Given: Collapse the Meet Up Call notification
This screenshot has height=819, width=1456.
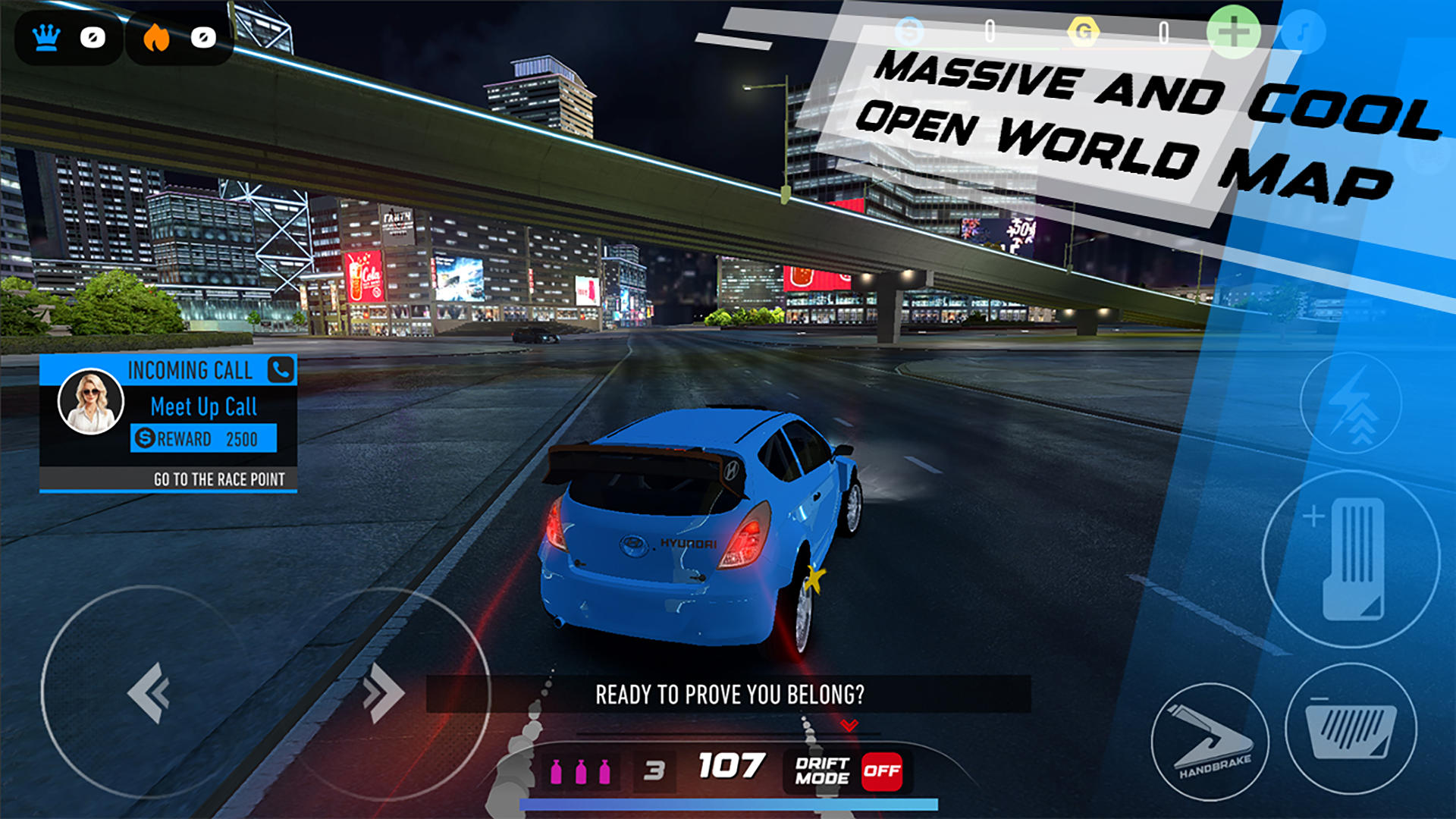Looking at the screenshot, I should [x=203, y=406].
